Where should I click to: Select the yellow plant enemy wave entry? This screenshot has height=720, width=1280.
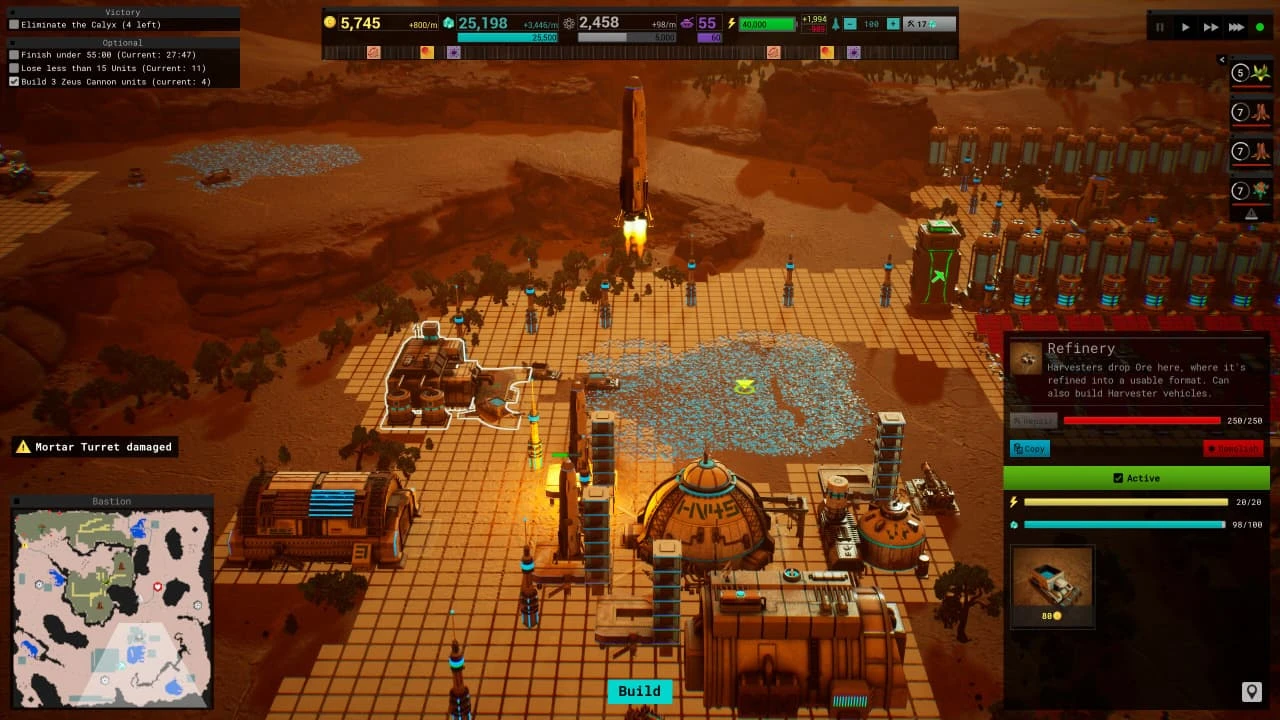click(x=1252, y=73)
